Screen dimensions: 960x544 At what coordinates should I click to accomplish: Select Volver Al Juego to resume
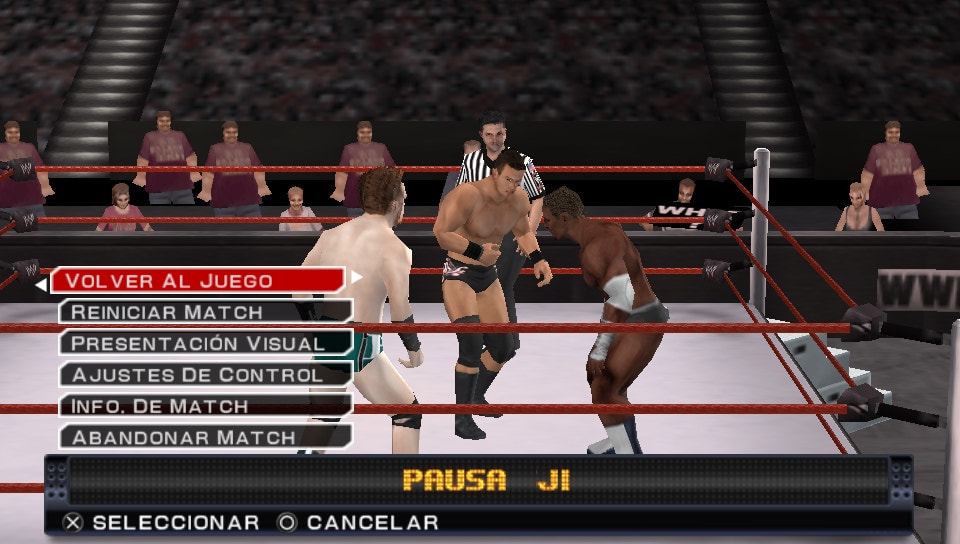[198, 280]
